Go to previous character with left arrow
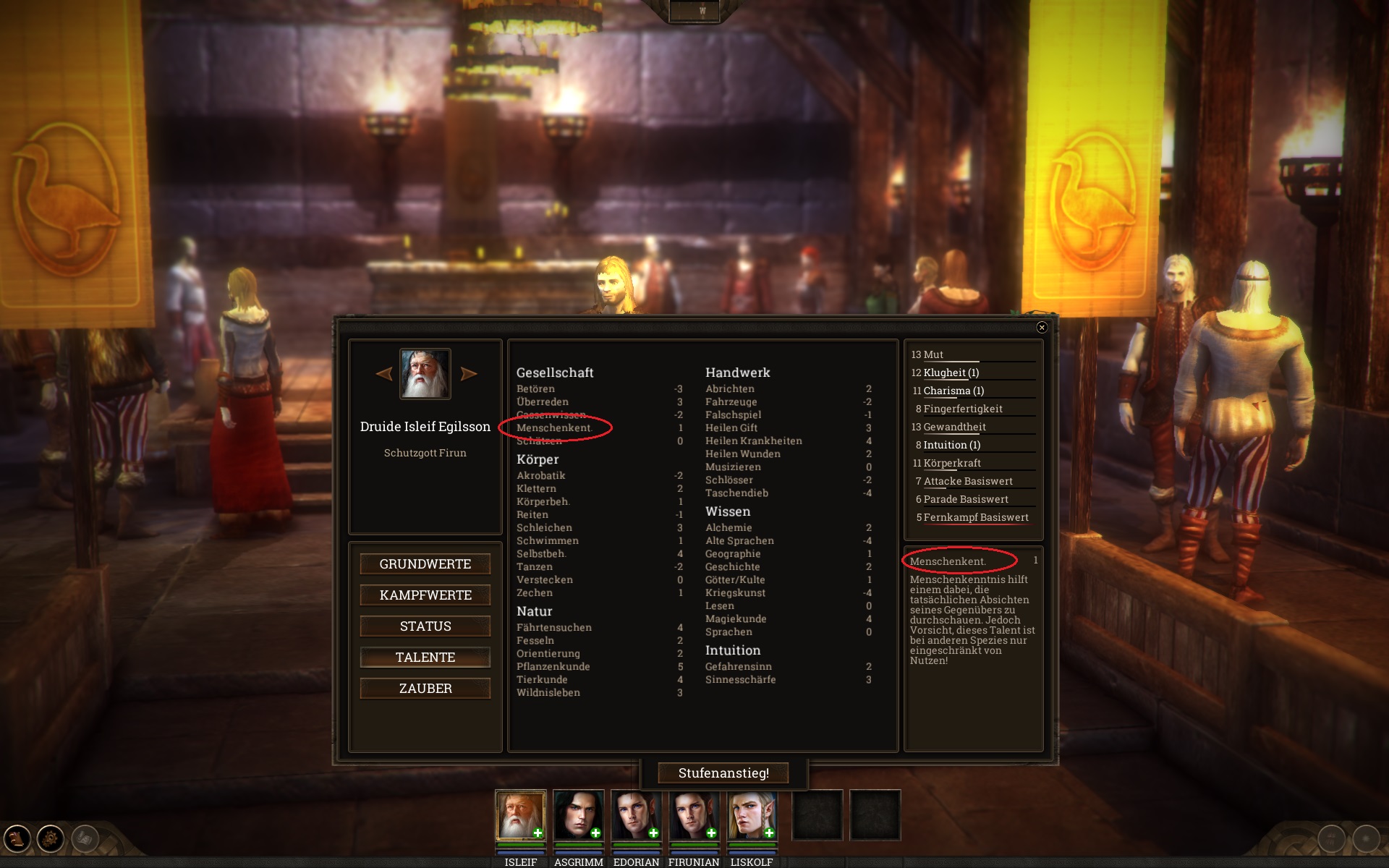1389x868 pixels. point(384,374)
